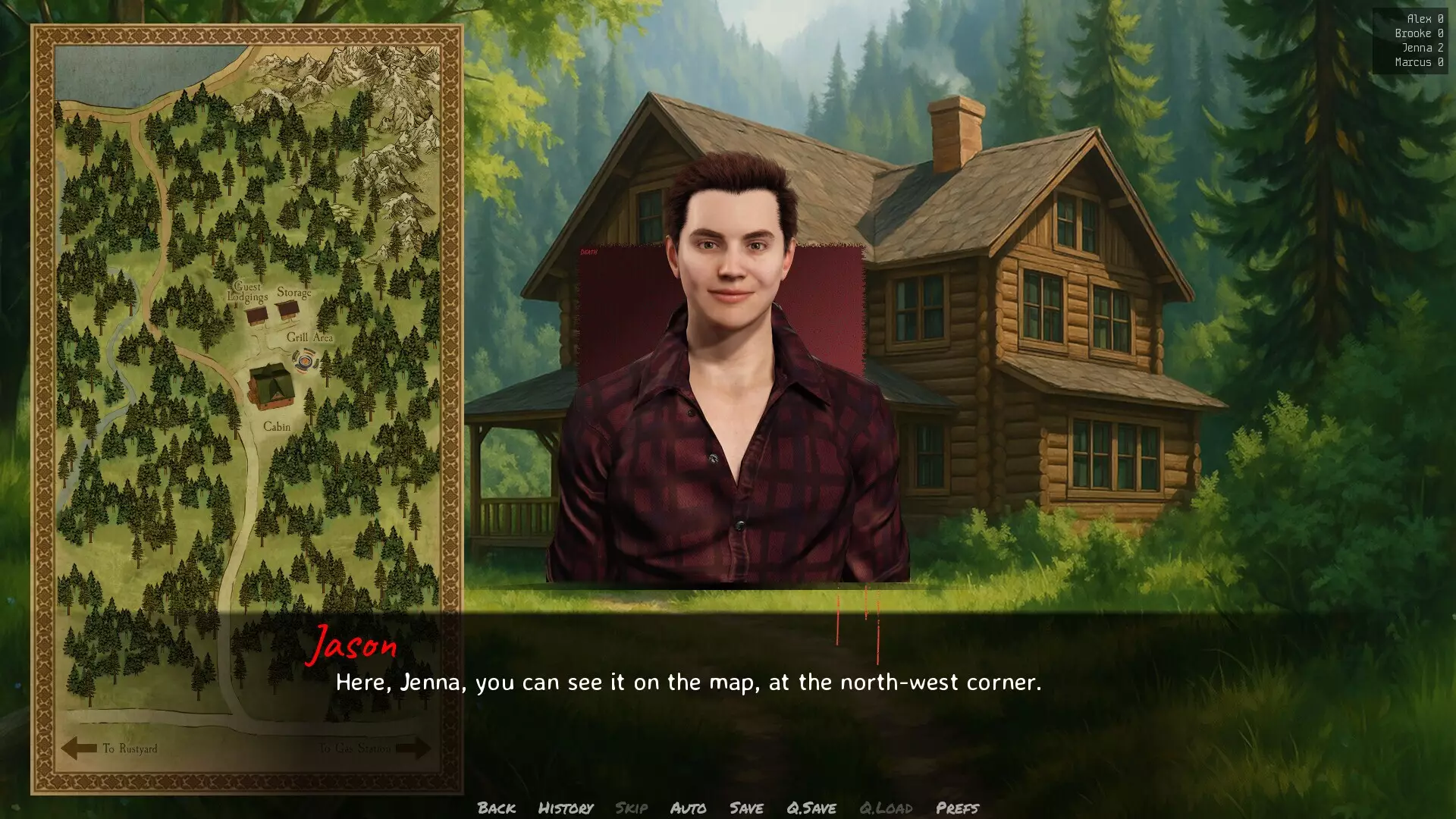Go back one dialogue line
Screen dimensions: 1456x819
pos(496,808)
